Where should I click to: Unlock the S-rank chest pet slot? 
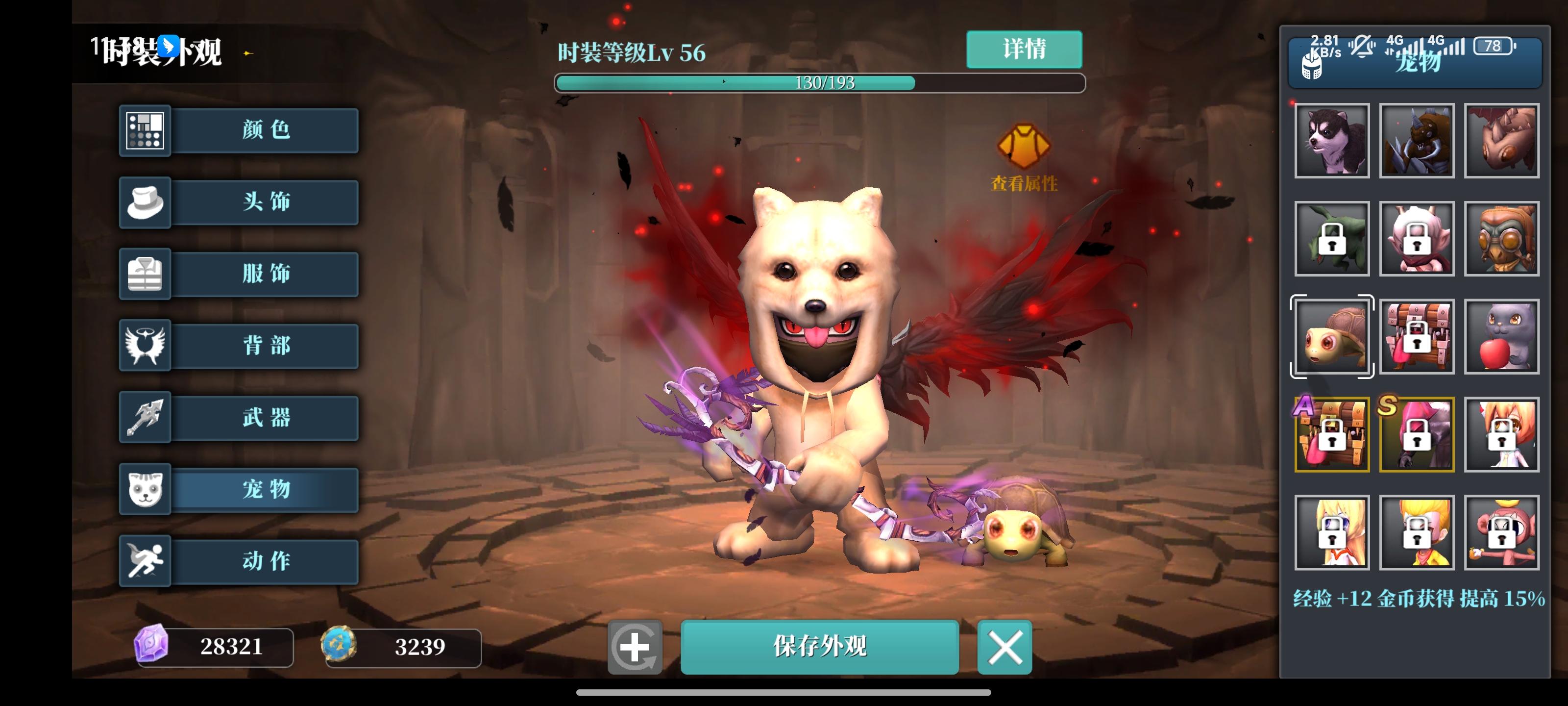1416,434
